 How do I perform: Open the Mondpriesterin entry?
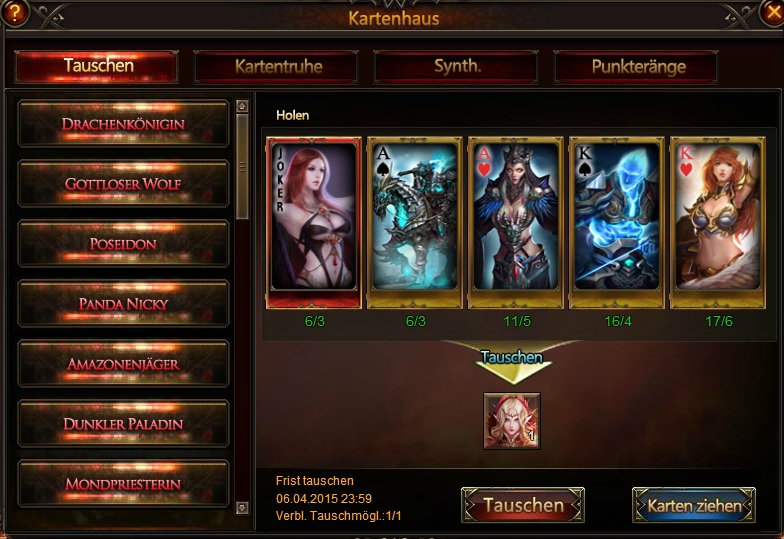point(123,483)
